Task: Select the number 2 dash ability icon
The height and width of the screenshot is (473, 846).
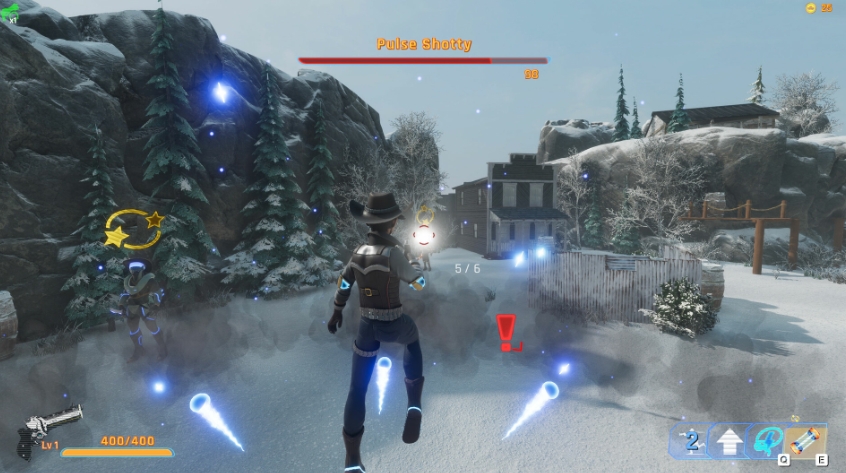Action: click(691, 441)
